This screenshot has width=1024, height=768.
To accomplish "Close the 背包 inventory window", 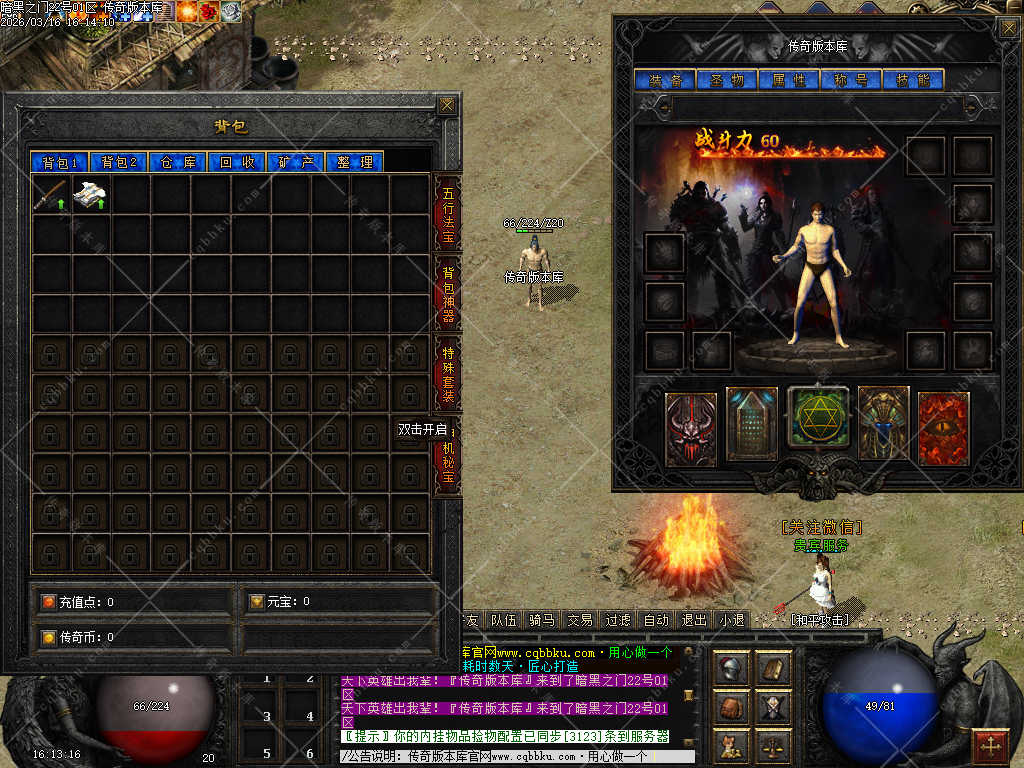I will 447,105.
